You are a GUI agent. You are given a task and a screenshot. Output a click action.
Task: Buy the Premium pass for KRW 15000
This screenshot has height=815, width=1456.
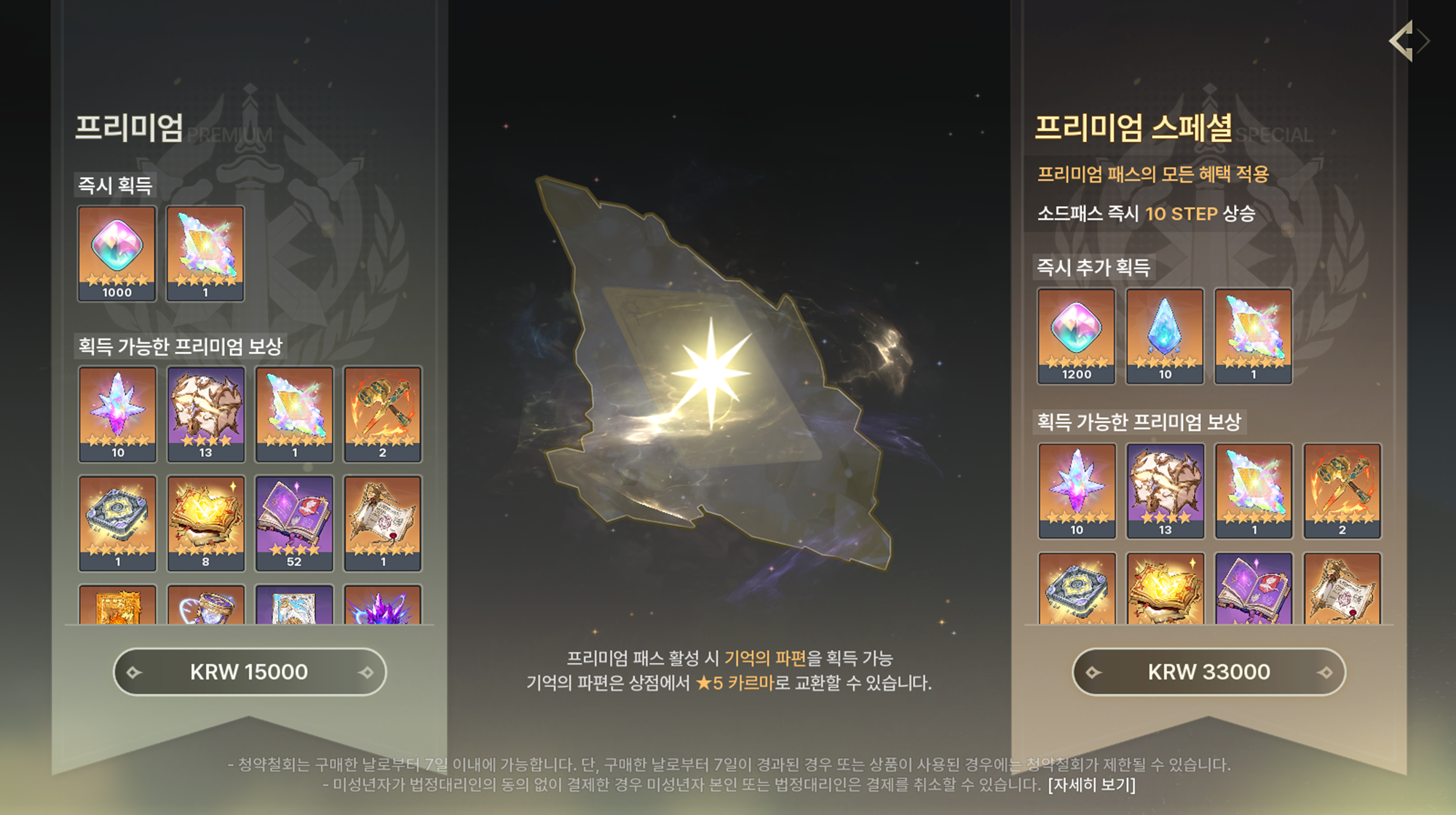249,672
